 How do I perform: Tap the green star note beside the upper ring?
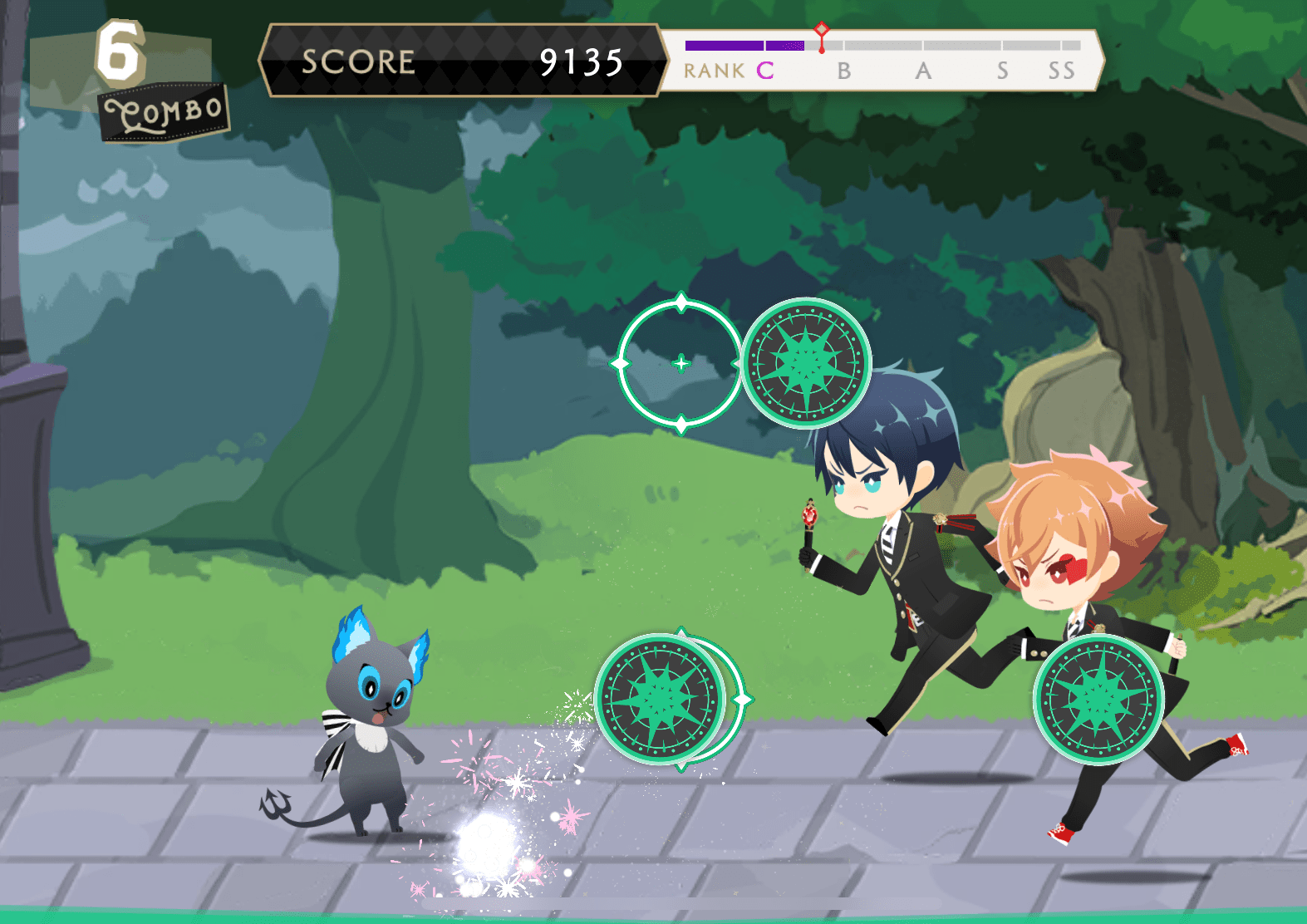point(806,363)
